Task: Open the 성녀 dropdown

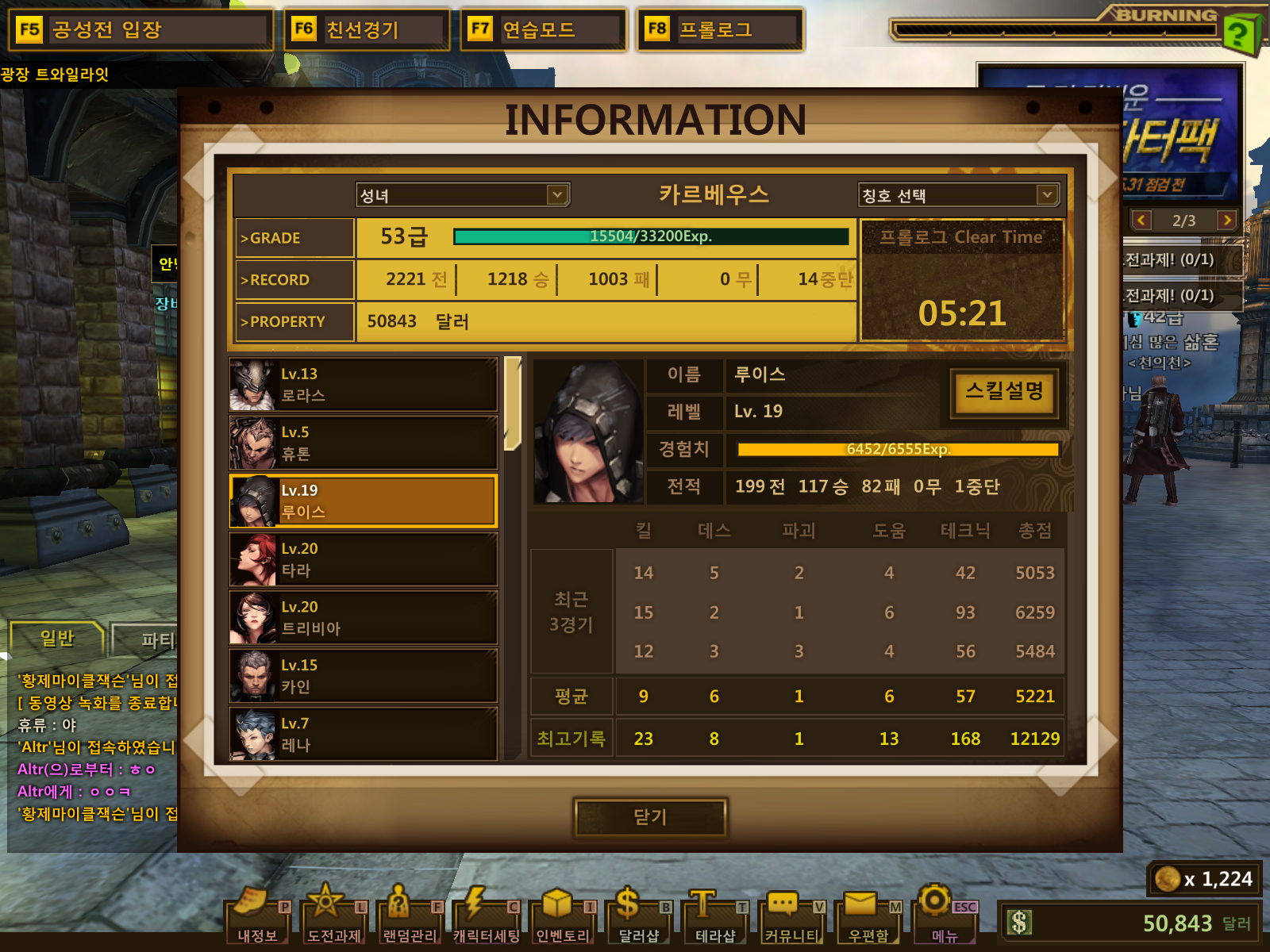Action: [463, 195]
